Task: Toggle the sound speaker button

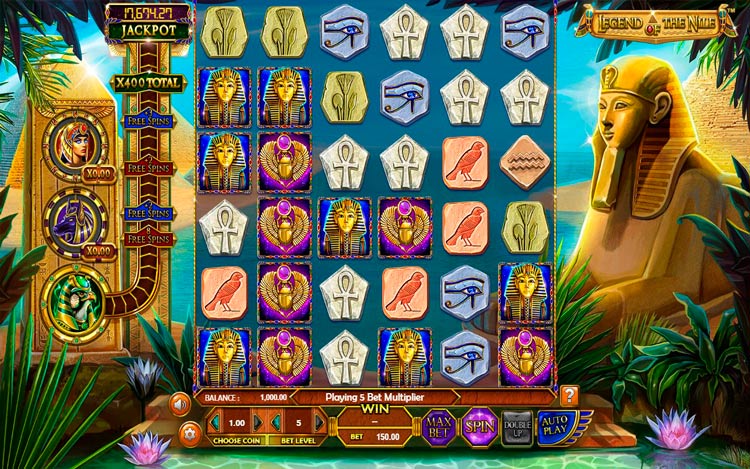Action: tap(181, 404)
